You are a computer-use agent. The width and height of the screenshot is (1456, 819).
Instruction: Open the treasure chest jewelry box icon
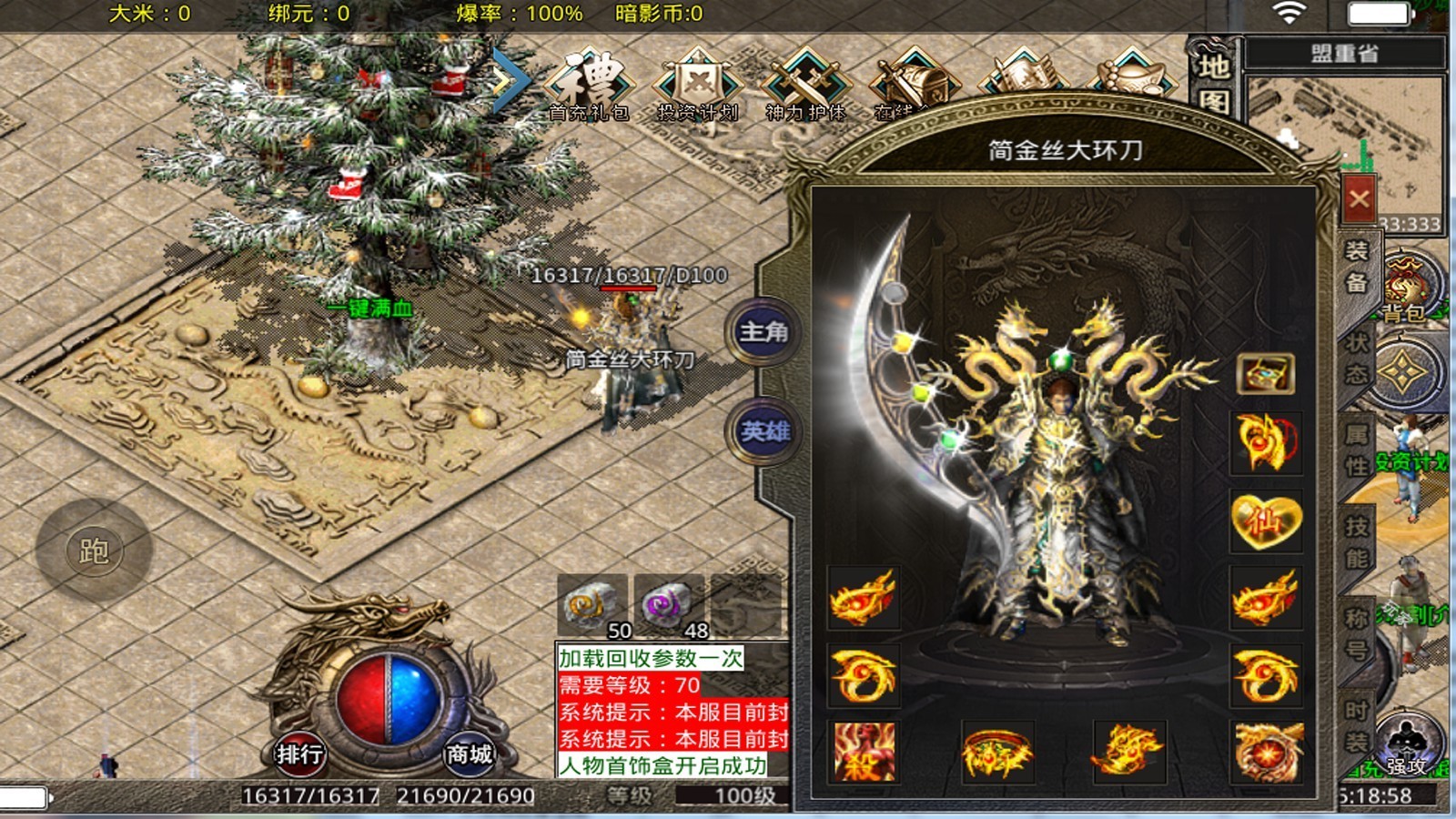[x=1265, y=373]
